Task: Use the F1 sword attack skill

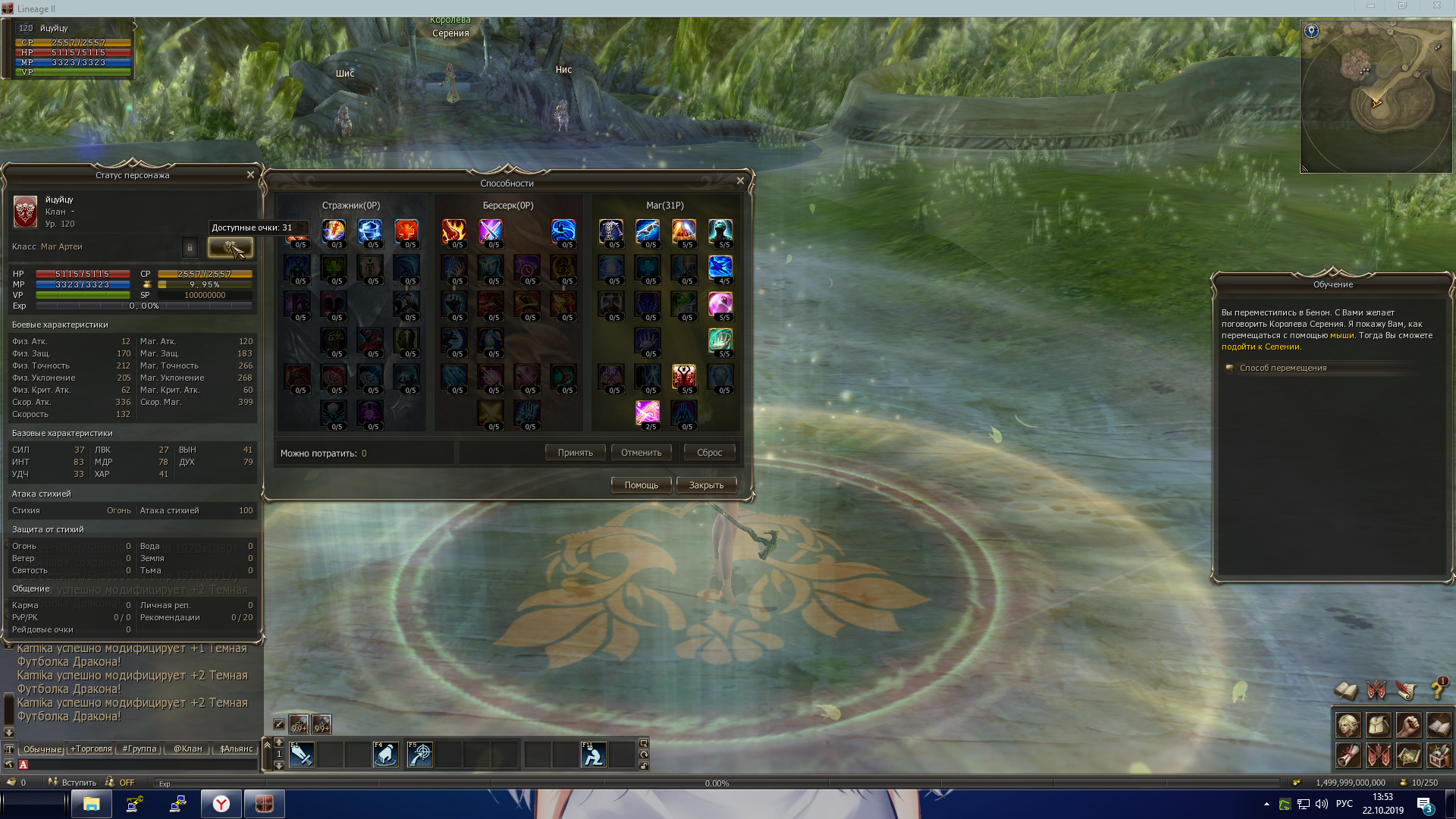Action: click(301, 755)
